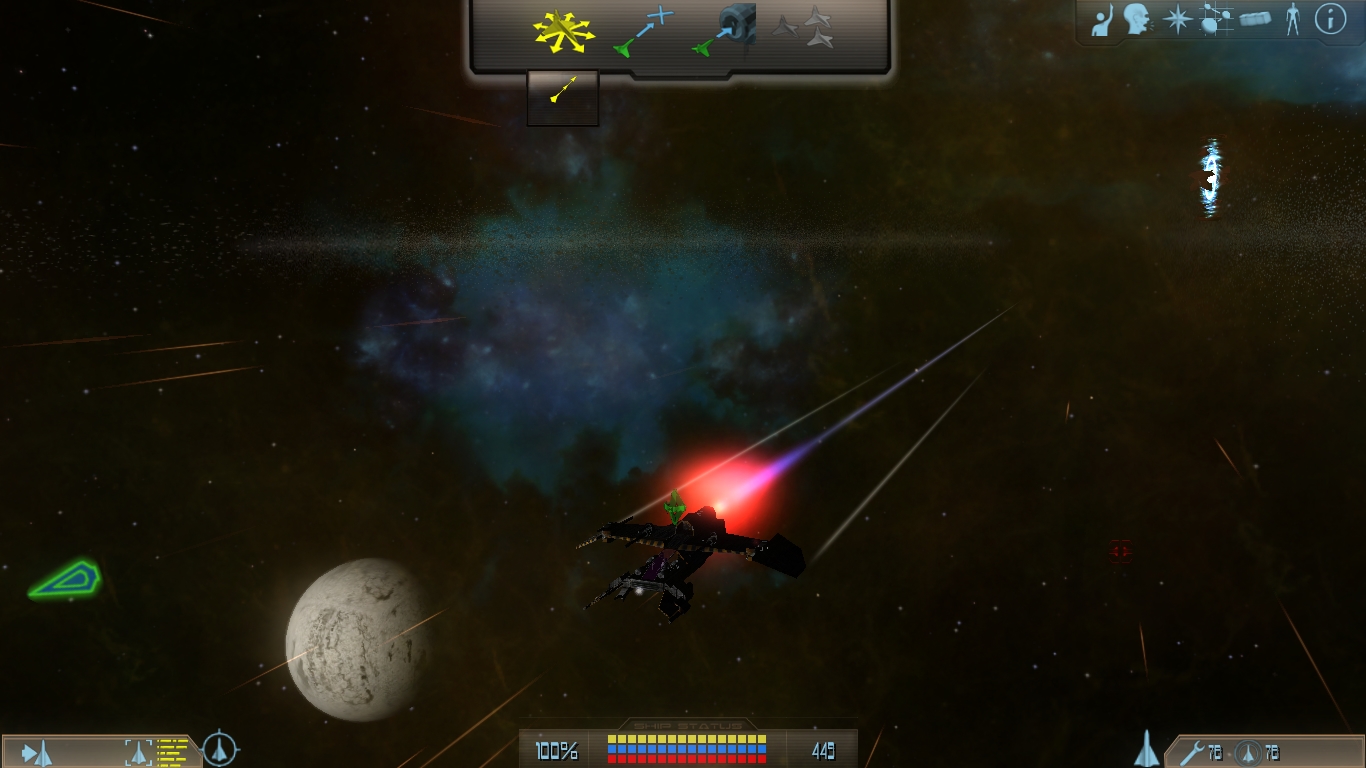Open the raised-hand figure menu
The width and height of the screenshot is (1366, 768).
pos(1101,20)
